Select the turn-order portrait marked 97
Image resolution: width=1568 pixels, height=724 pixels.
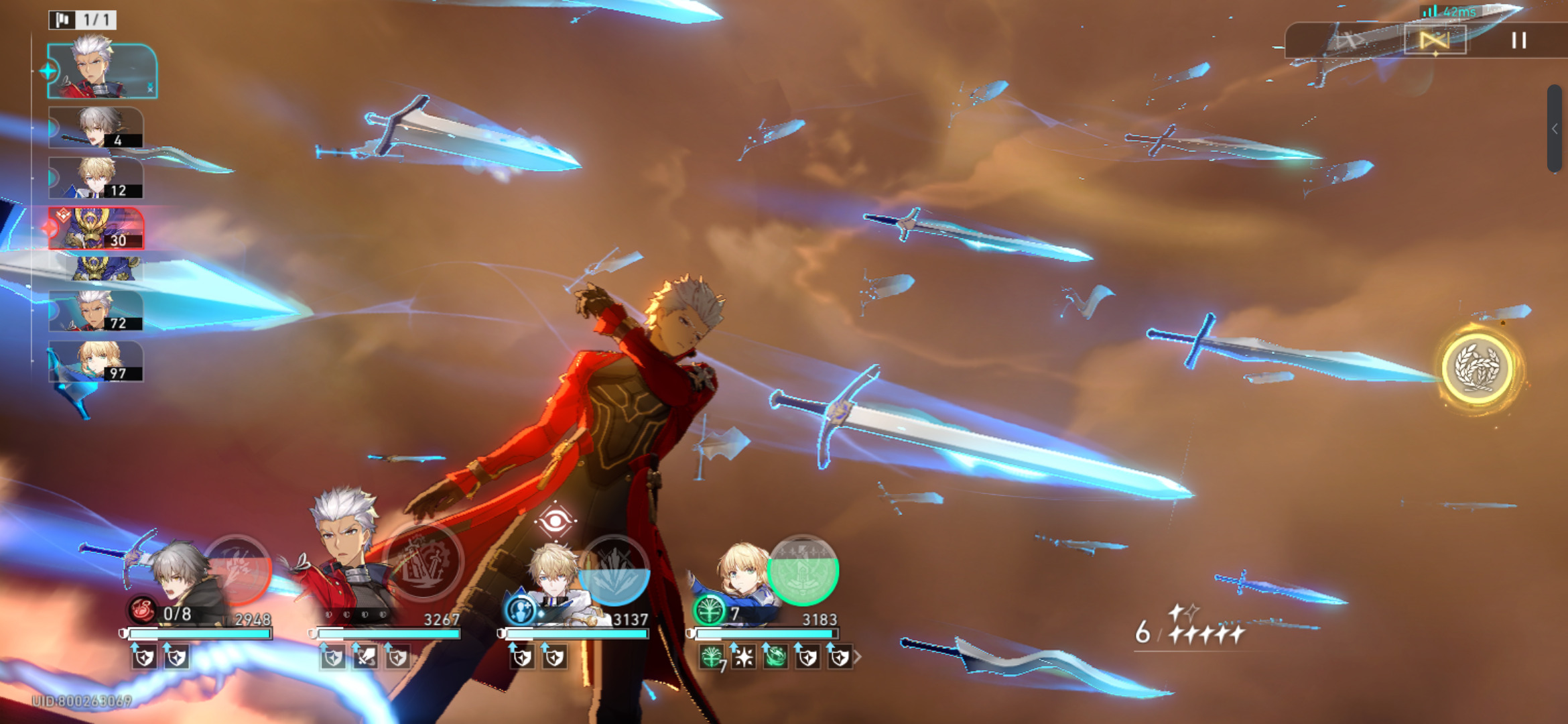tap(96, 361)
